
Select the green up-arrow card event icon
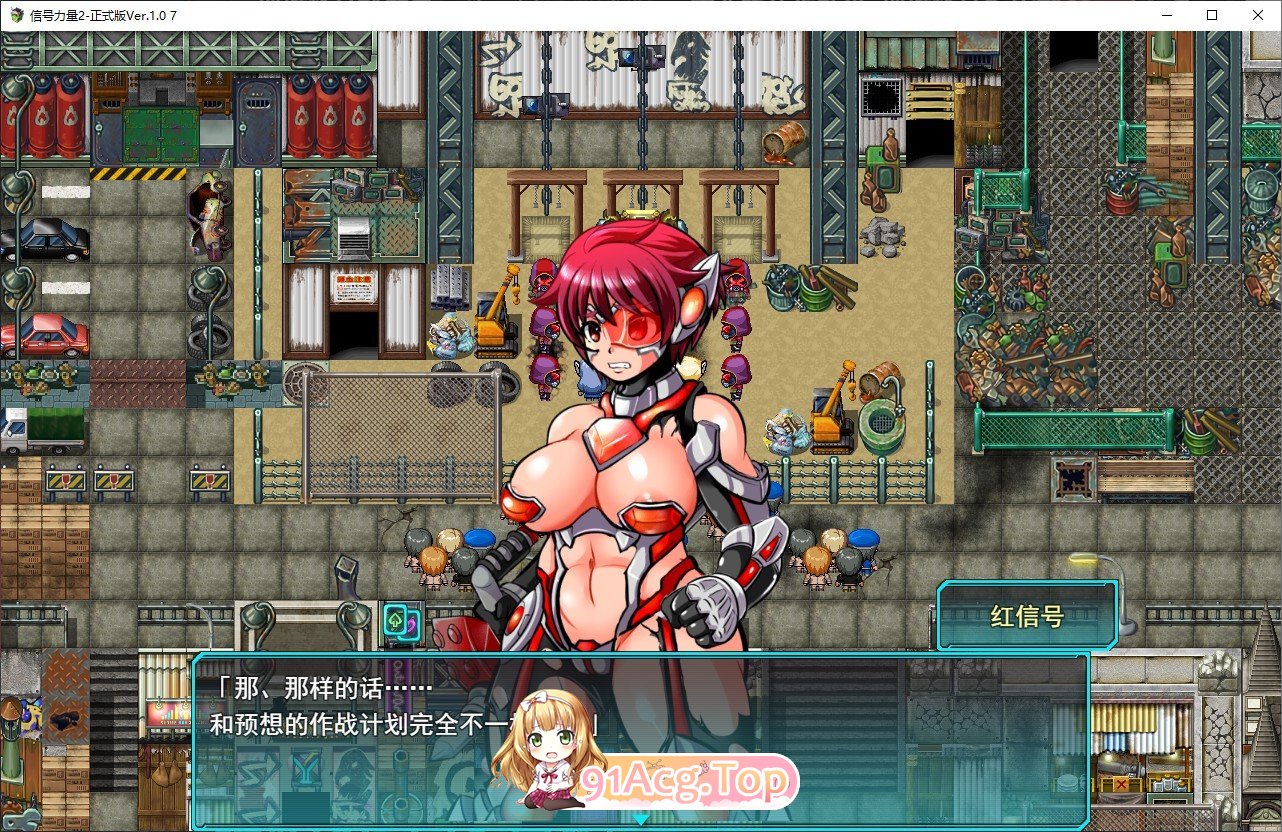pos(395,619)
